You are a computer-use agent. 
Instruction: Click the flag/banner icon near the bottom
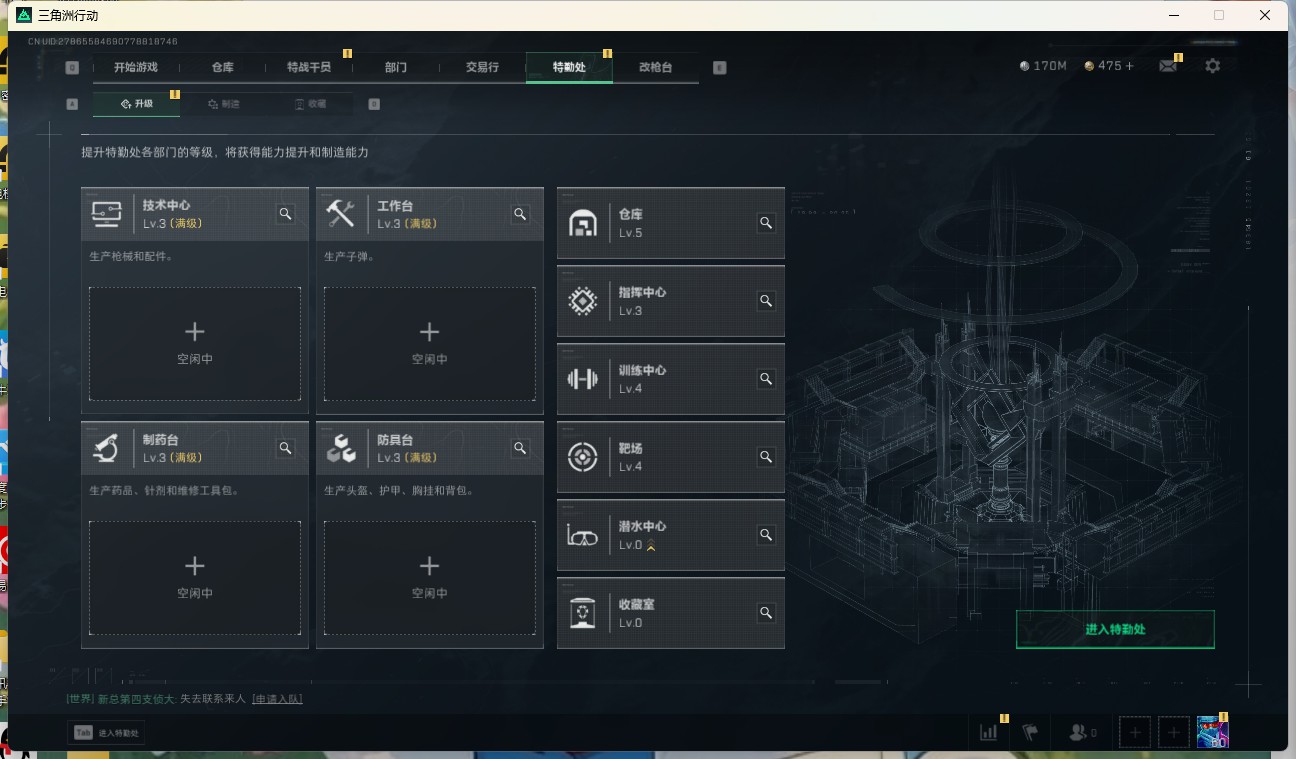coord(1030,732)
